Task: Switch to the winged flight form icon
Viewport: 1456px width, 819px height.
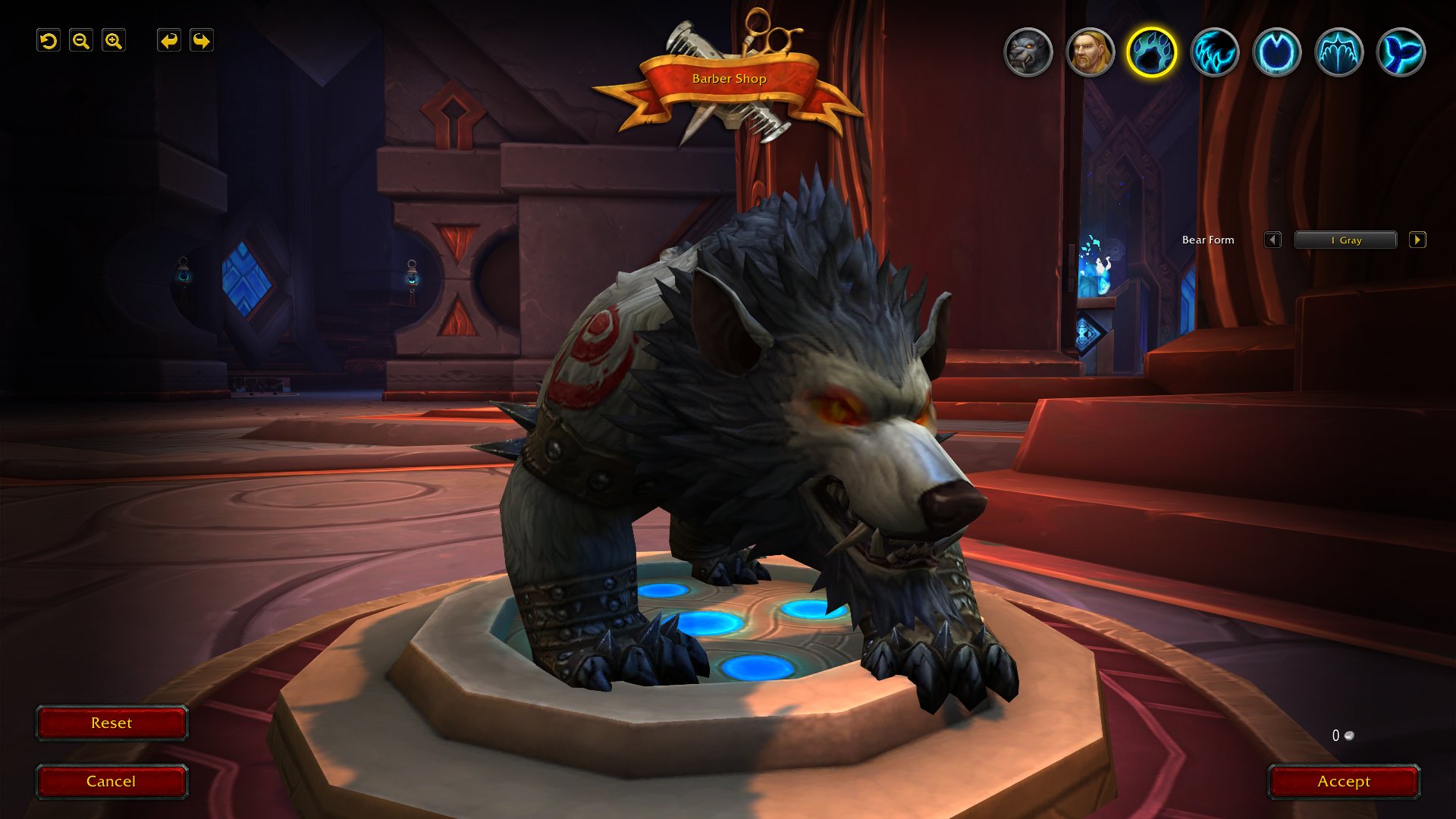Action: coord(1338,52)
